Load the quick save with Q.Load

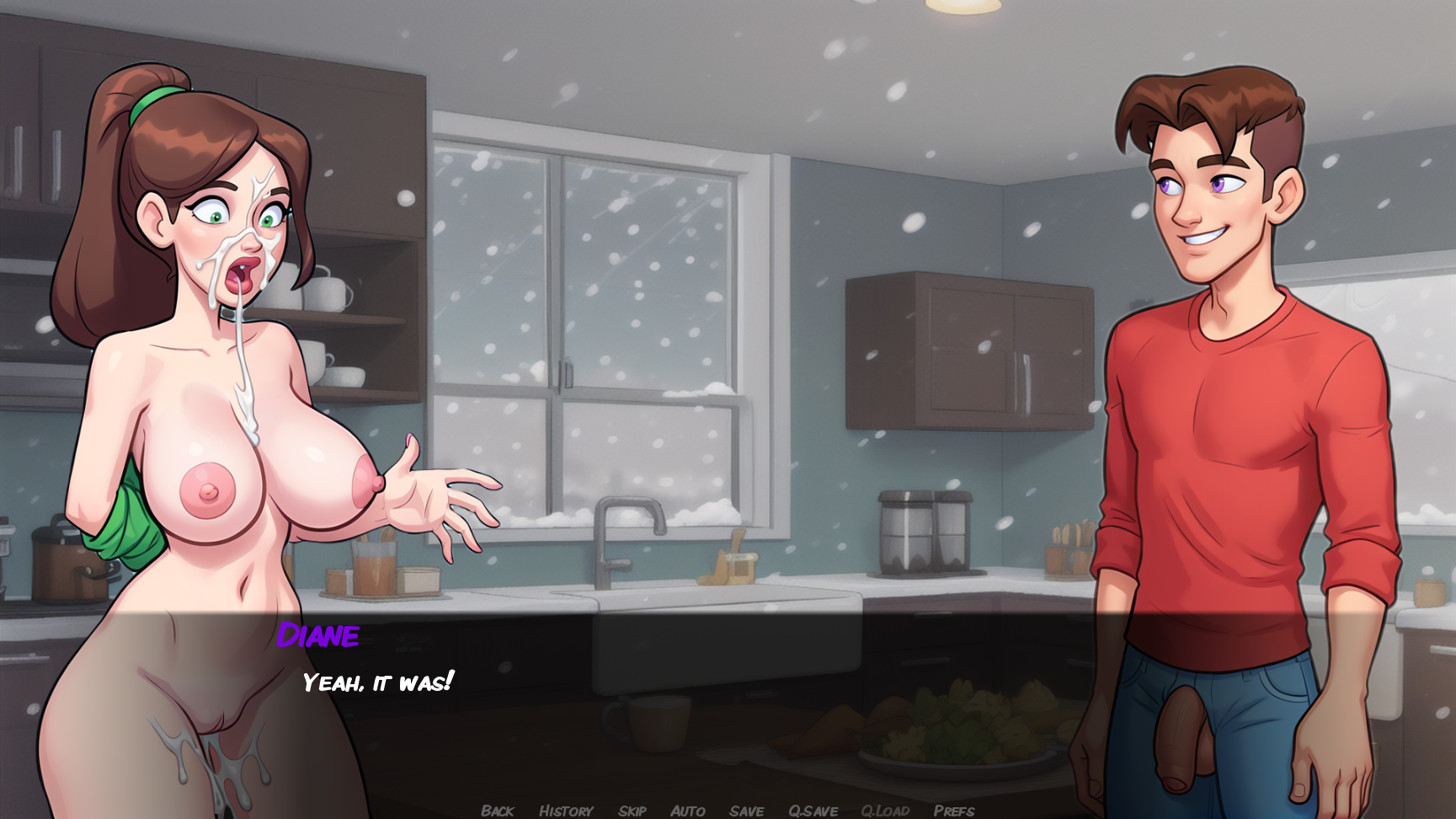tap(885, 811)
